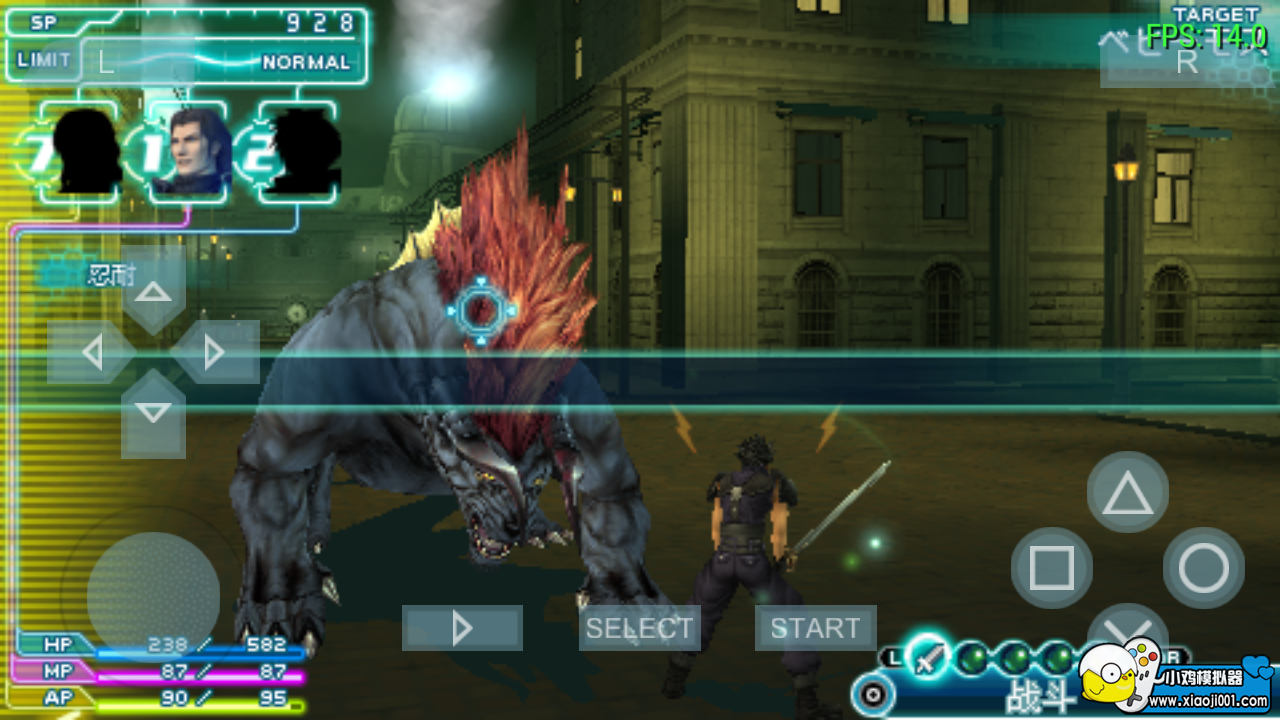This screenshot has width=1280, height=720.
Task: Click the target crosshair on the monster
Action: point(480,309)
